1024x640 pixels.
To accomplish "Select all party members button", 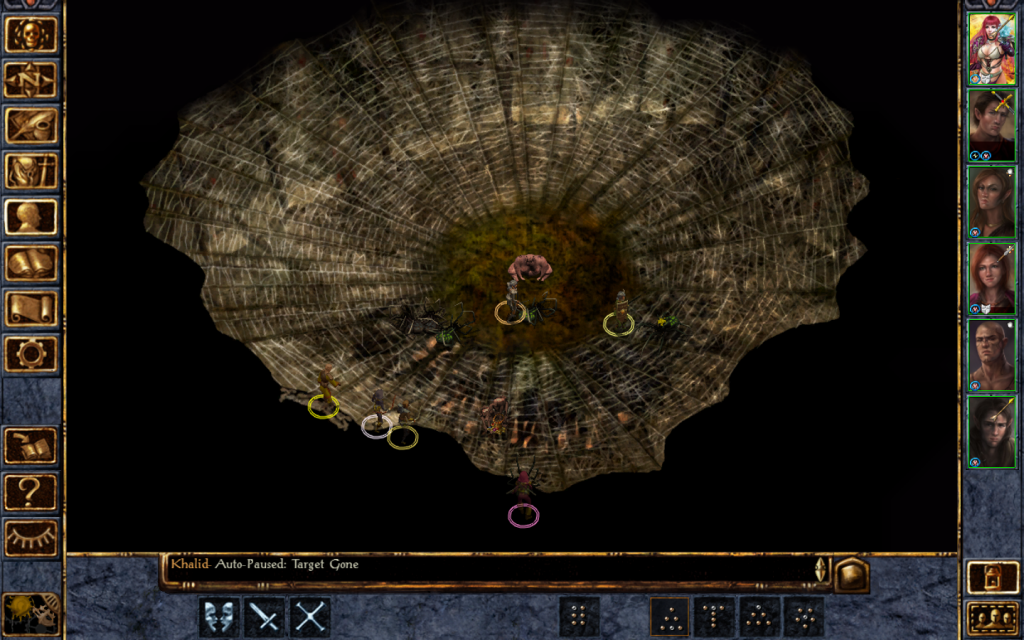I will click(991, 618).
